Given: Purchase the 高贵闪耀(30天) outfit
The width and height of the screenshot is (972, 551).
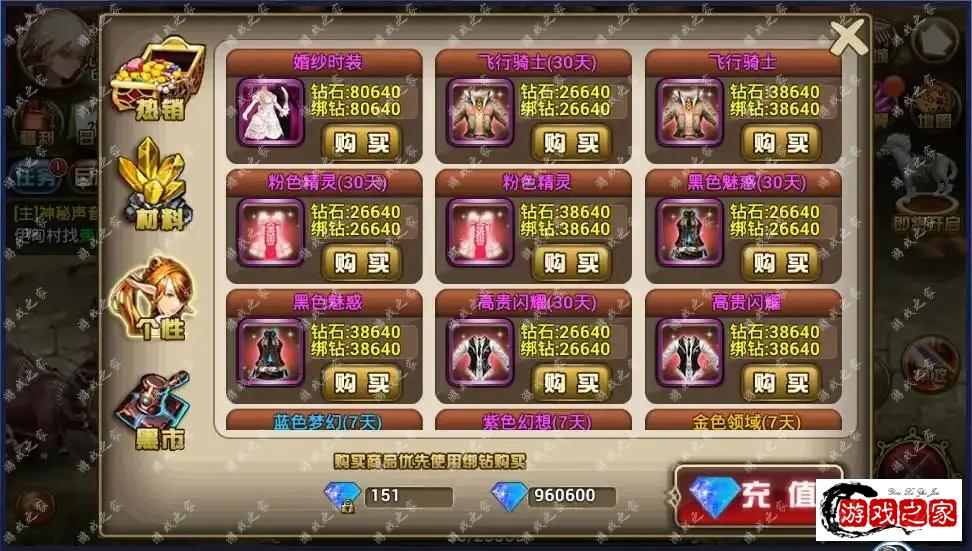Looking at the screenshot, I should click(570, 382).
